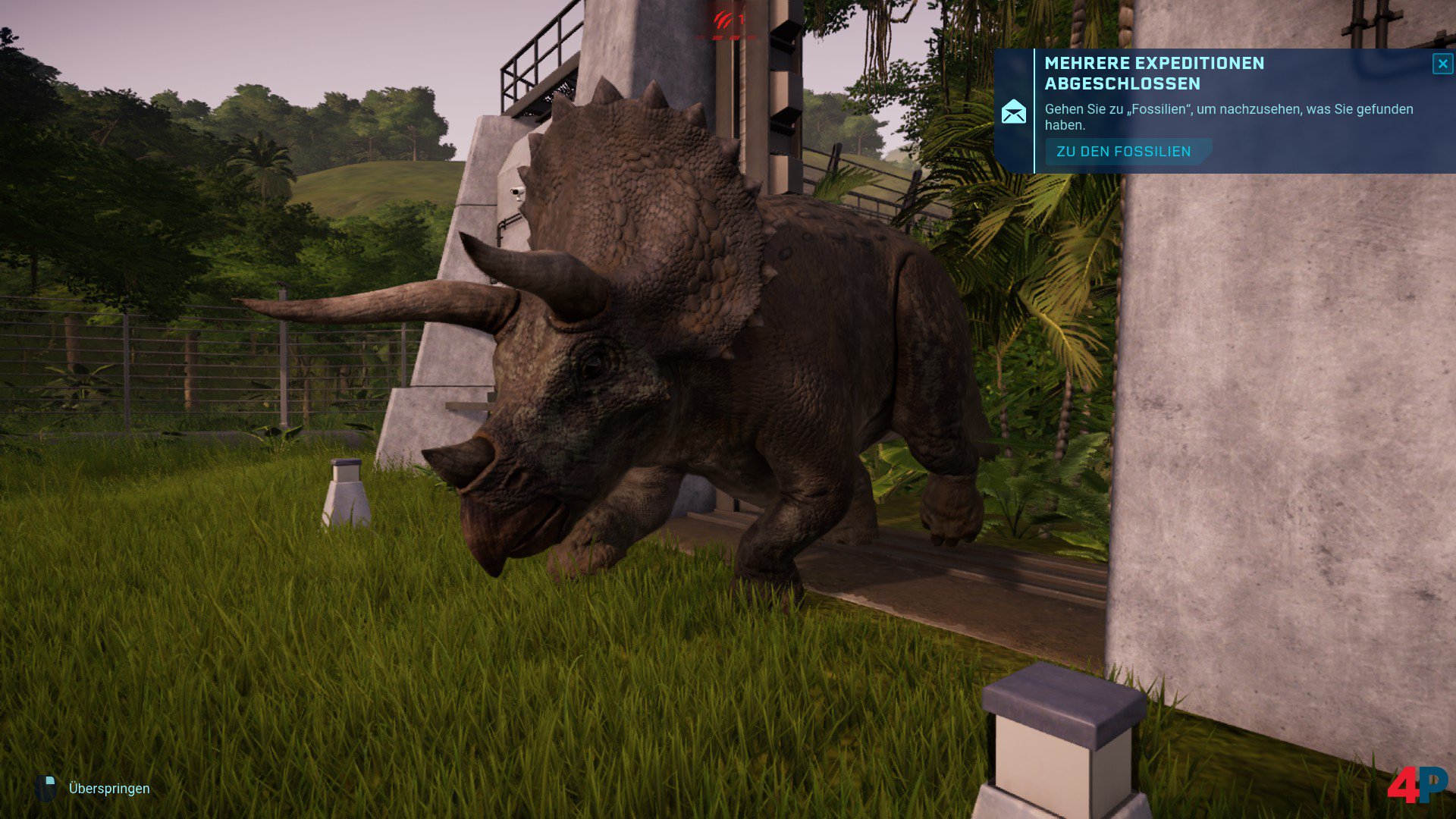
Task: Open fossils via 'Zu den Fossilien' button
Action: tap(1124, 152)
